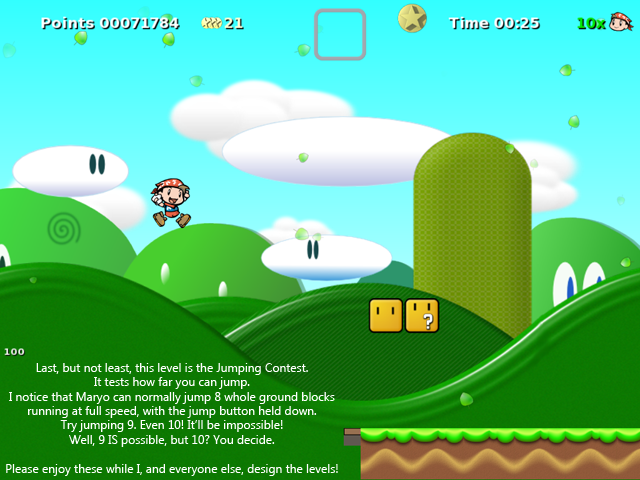Click the yellow star ball icon

(x=412, y=18)
